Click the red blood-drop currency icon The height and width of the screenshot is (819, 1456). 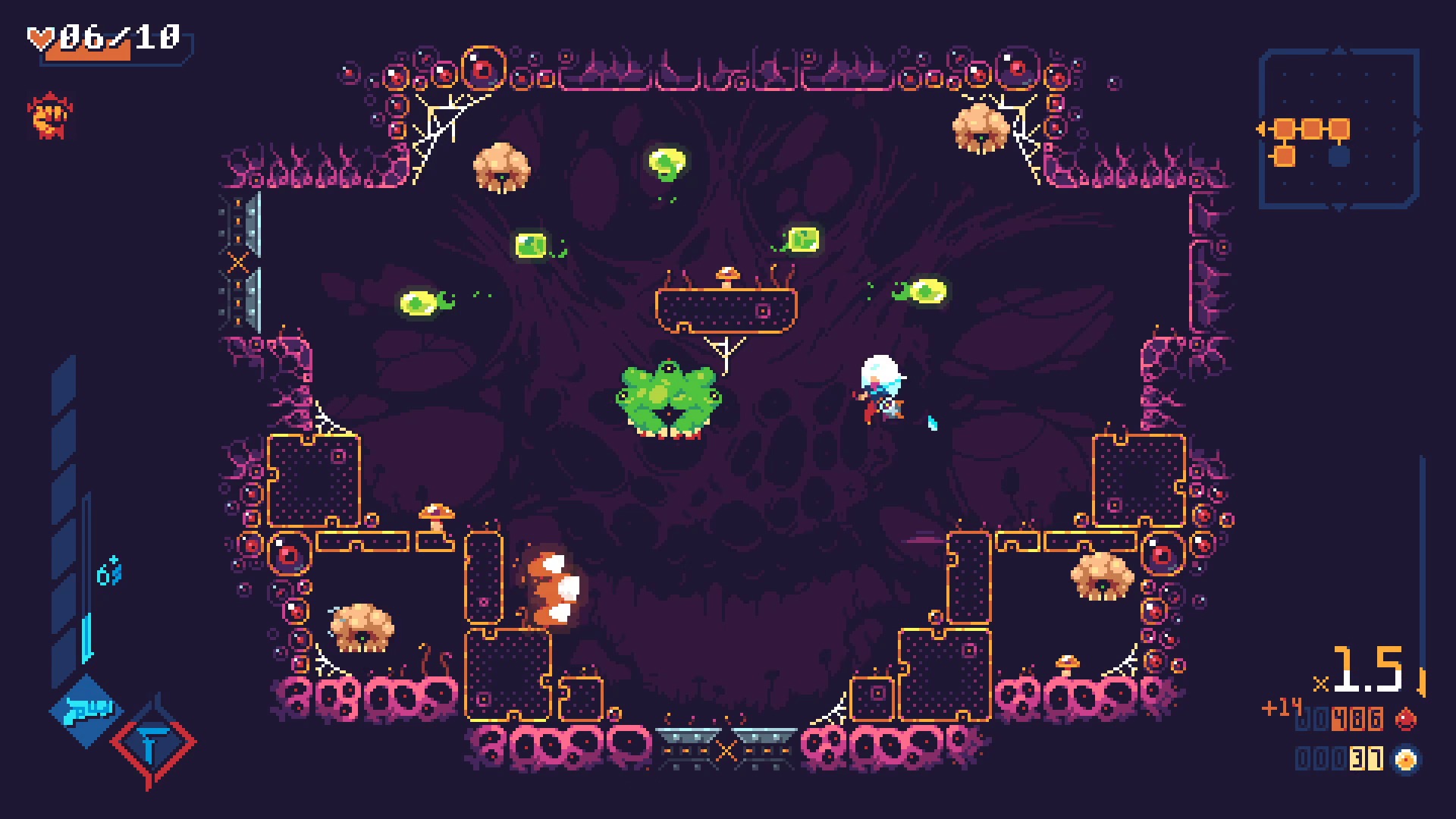[1407, 718]
